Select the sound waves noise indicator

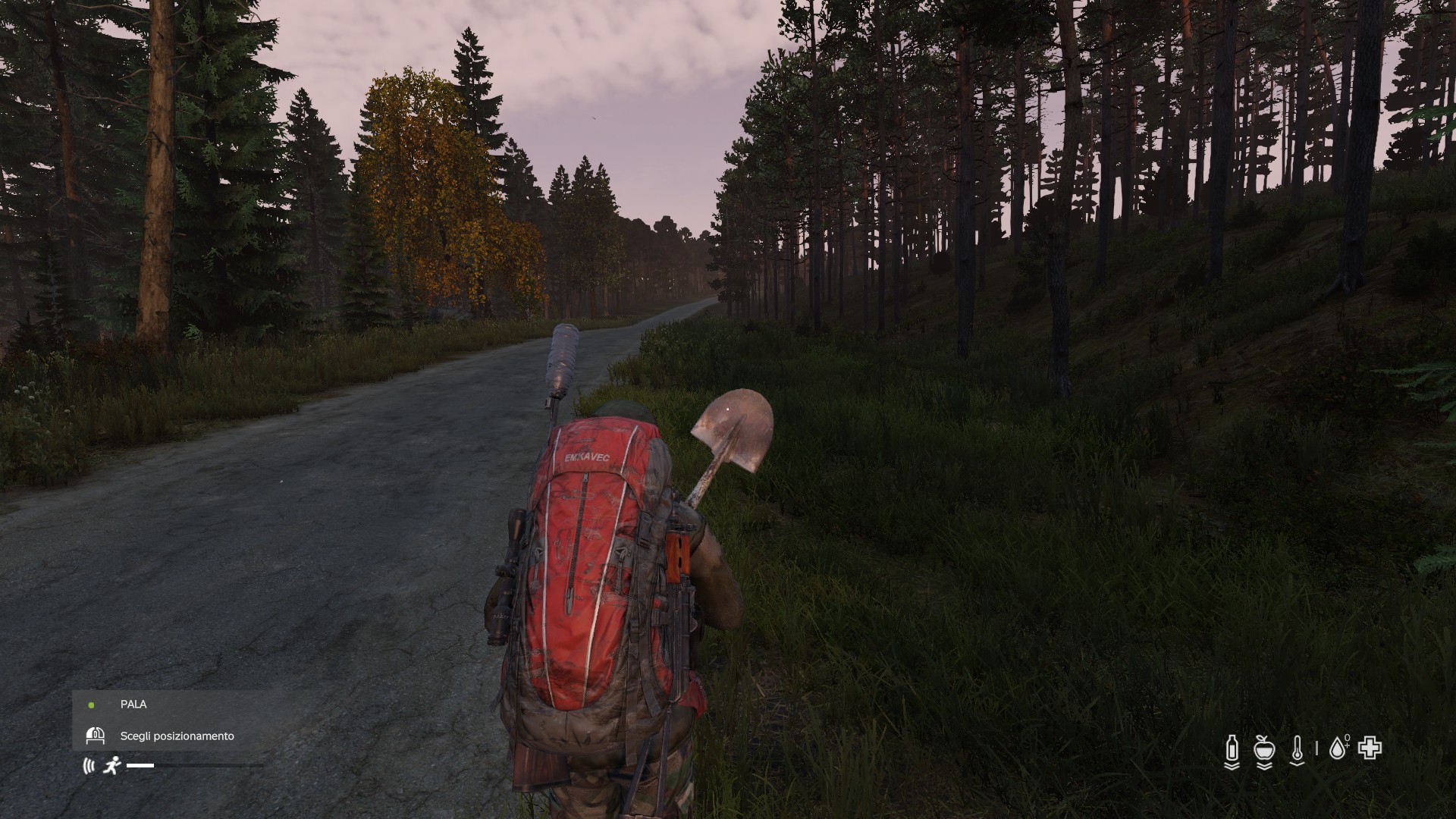click(x=89, y=766)
